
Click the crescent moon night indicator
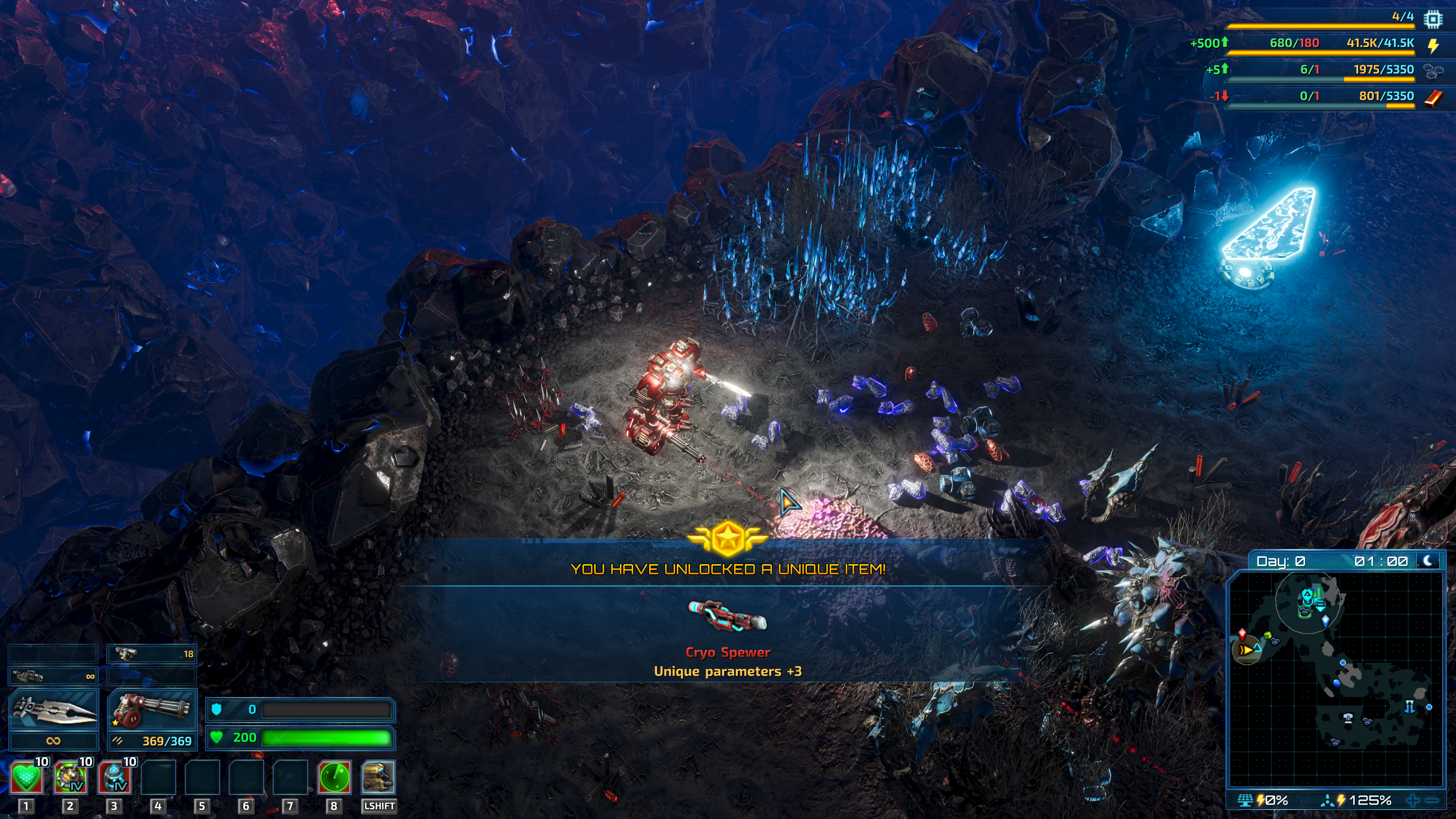[x=1428, y=561]
